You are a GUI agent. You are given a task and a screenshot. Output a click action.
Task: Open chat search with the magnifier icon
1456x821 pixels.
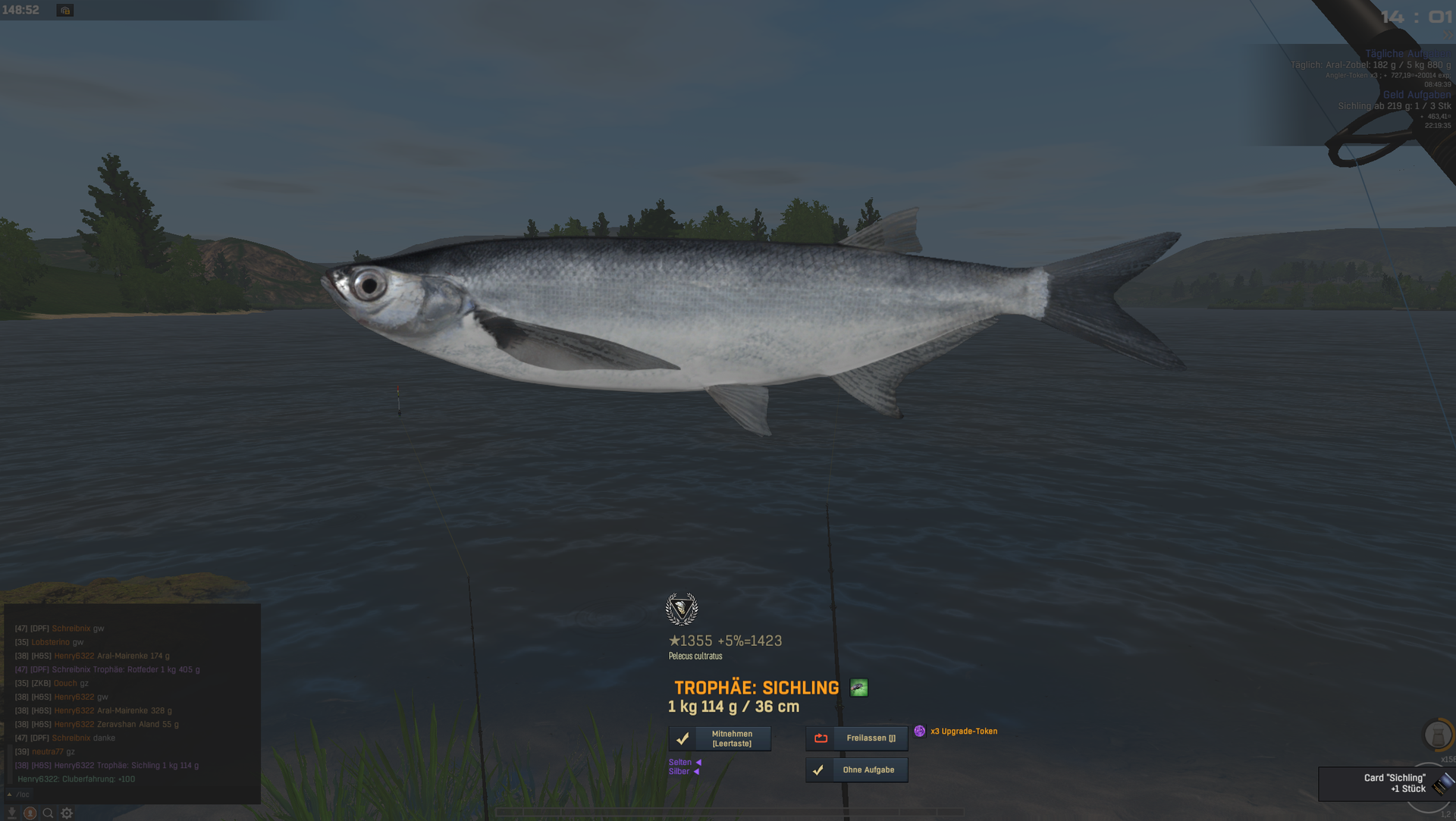(x=48, y=813)
